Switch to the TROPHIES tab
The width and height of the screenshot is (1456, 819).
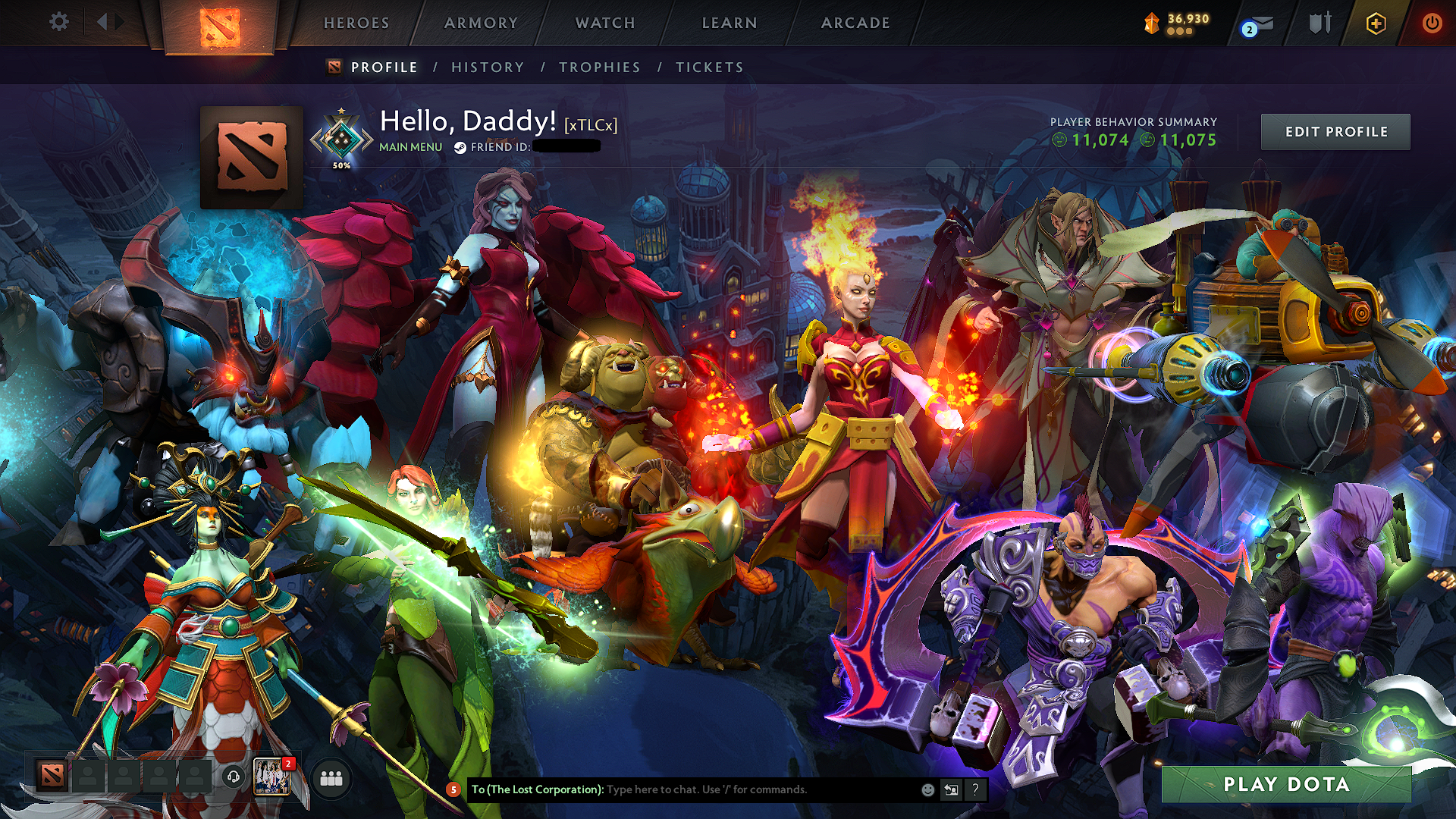click(599, 67)
